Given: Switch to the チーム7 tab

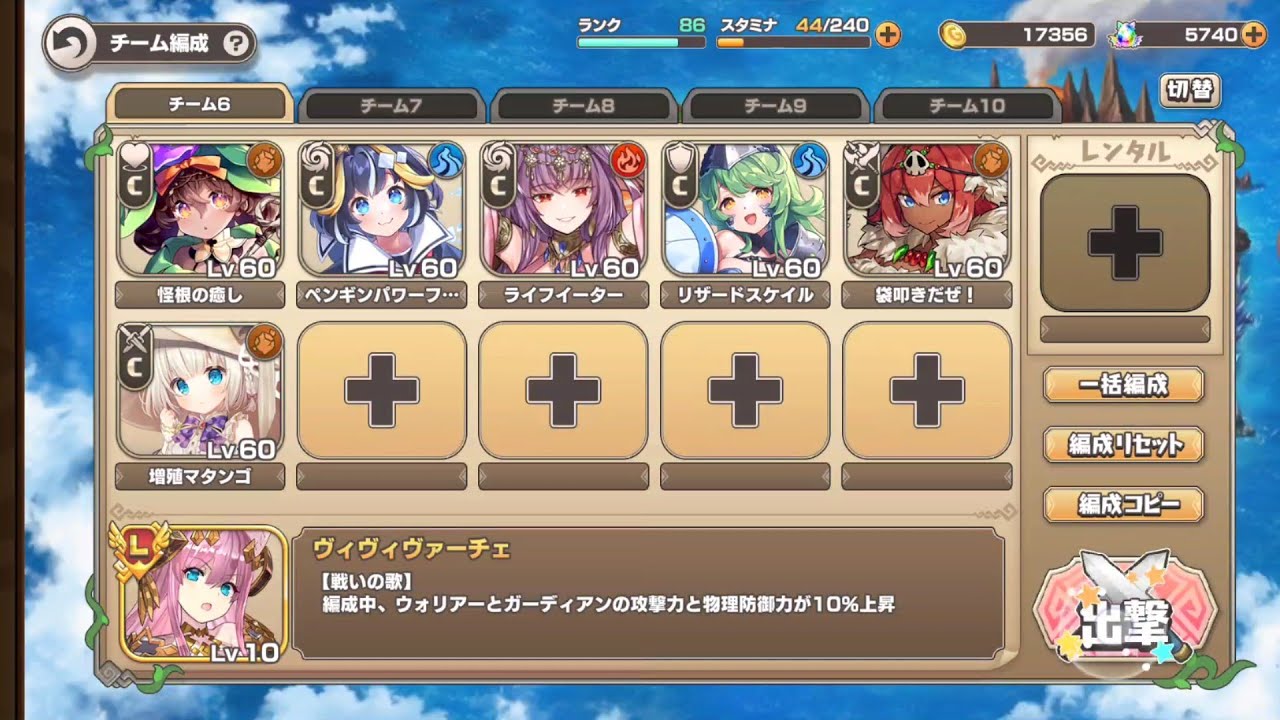Looking at the screenshot, I should [391, 105].
